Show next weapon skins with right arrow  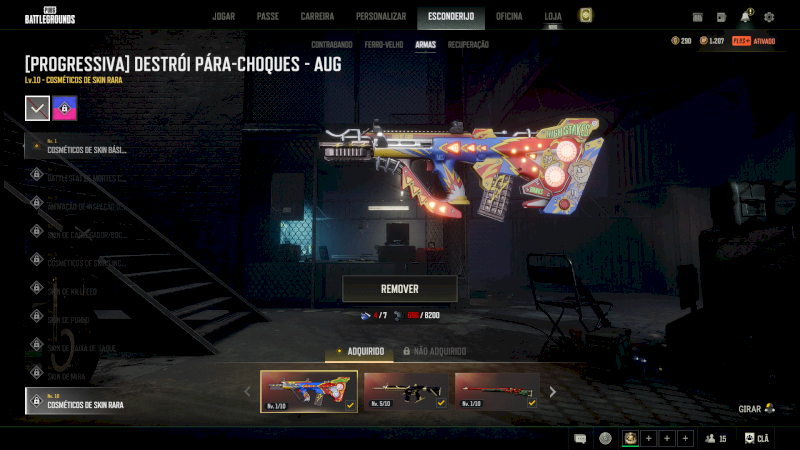point(552,392)
